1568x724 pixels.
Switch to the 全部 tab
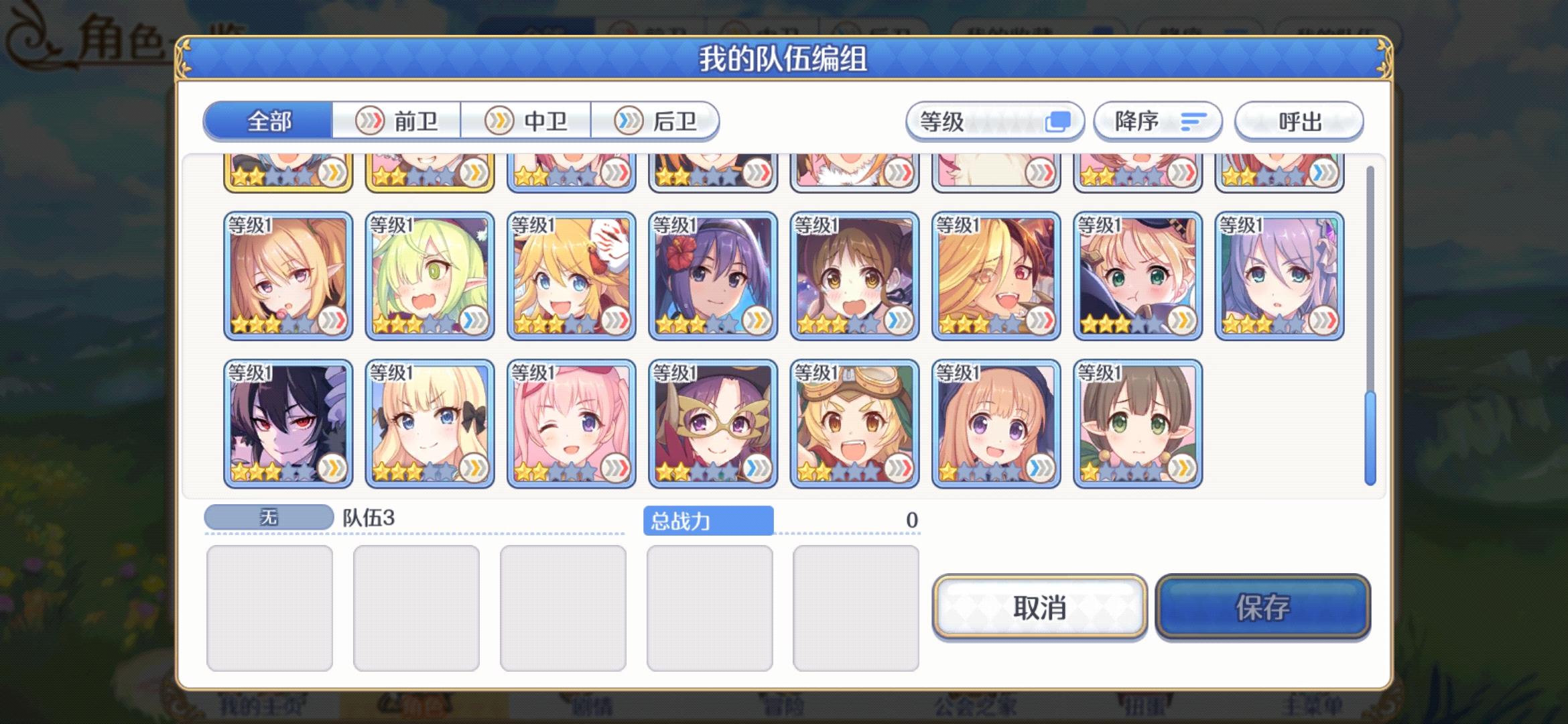268,121
